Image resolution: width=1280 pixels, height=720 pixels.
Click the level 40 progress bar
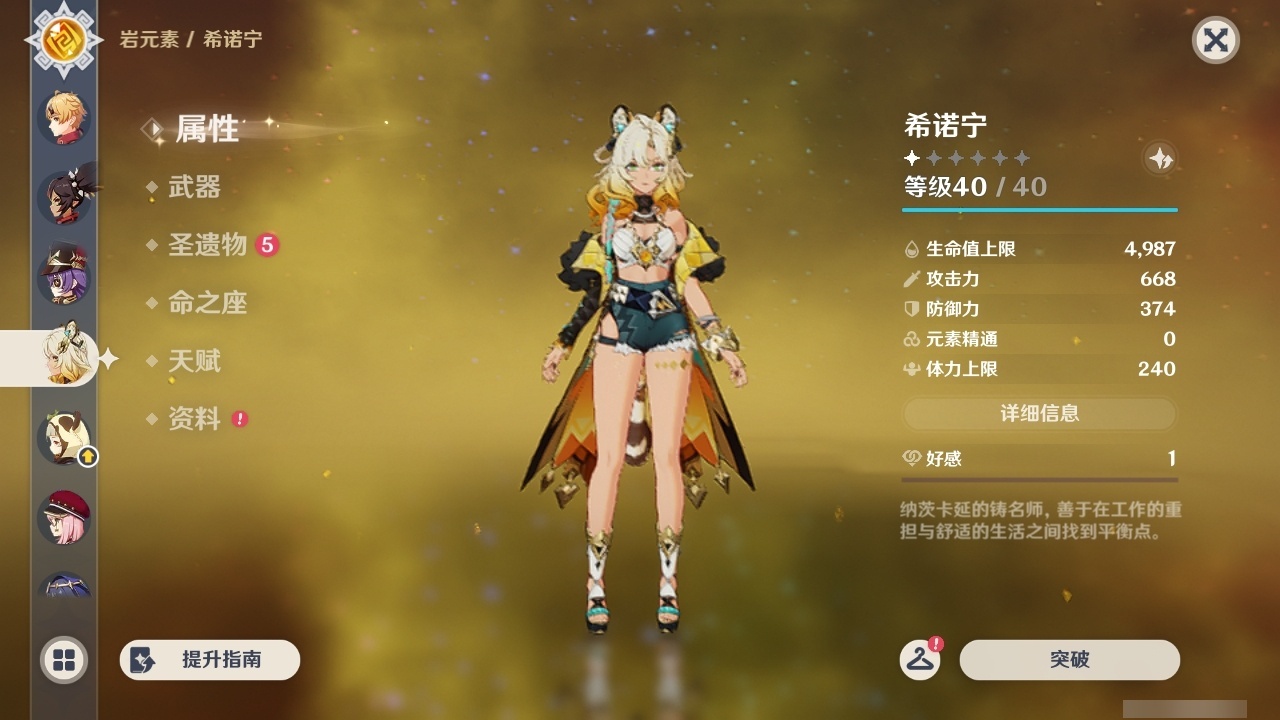point(1040,210)
